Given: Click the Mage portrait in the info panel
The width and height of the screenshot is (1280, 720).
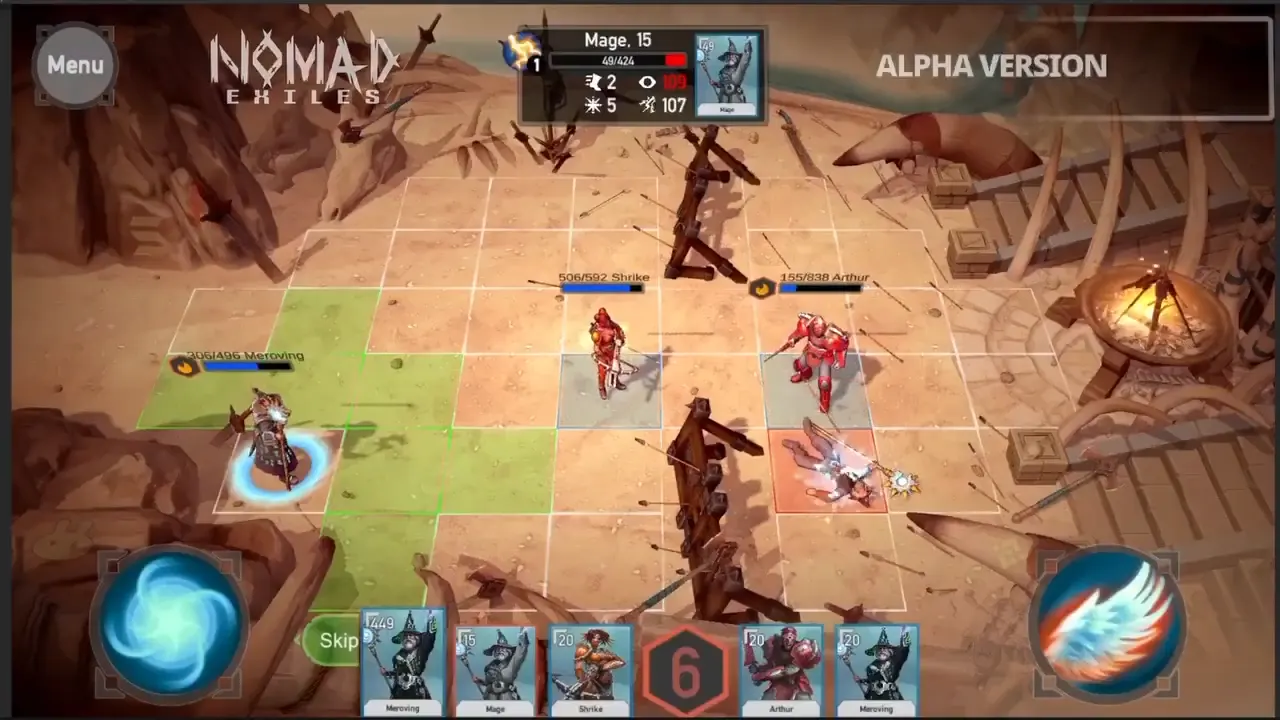Looking at the screenshot, I should point(727,73).
